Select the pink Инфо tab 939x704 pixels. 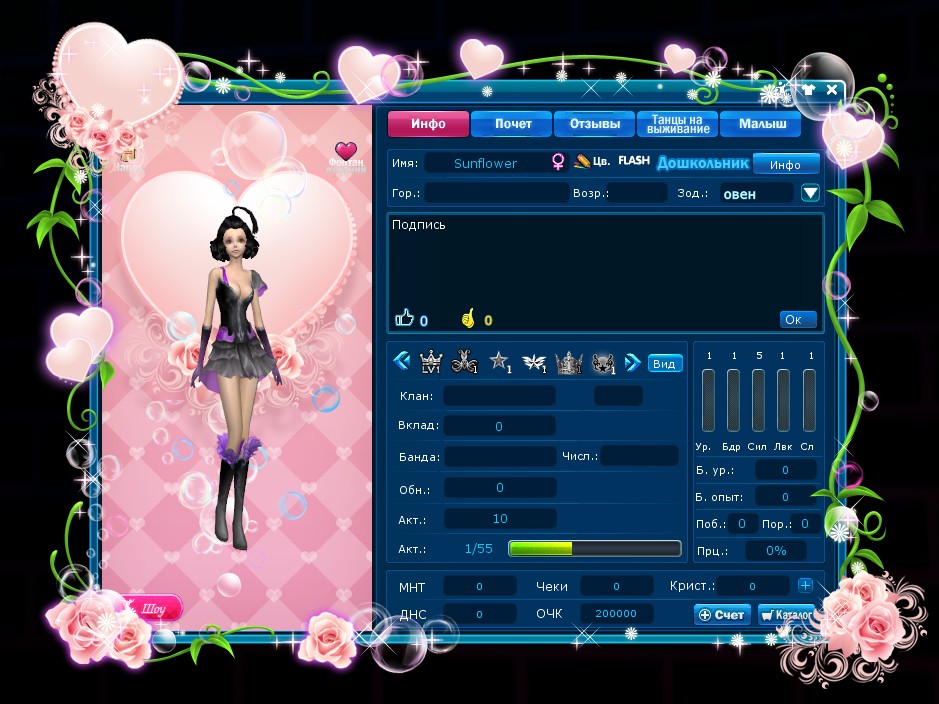[429, 125]
